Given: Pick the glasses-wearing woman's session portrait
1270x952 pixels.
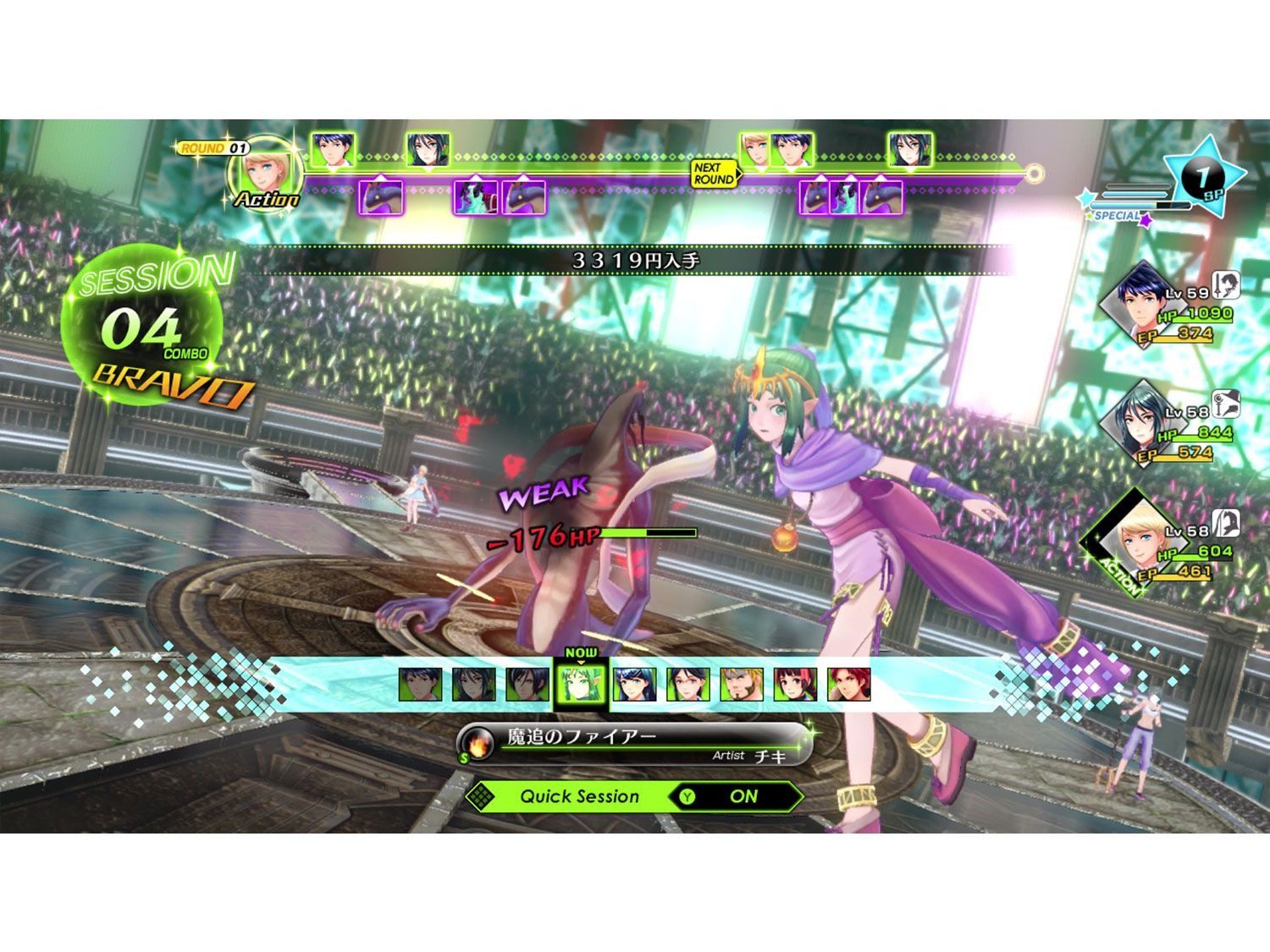Looking at the screenshot, I should (x=687, y=685).
